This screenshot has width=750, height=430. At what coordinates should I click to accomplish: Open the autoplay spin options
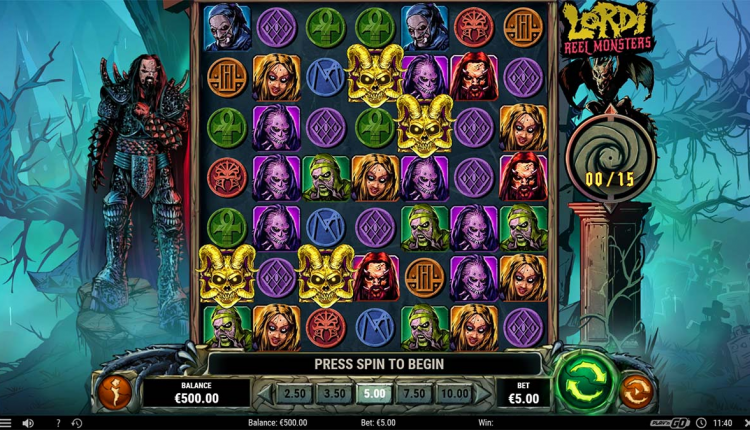click(636, 390)
